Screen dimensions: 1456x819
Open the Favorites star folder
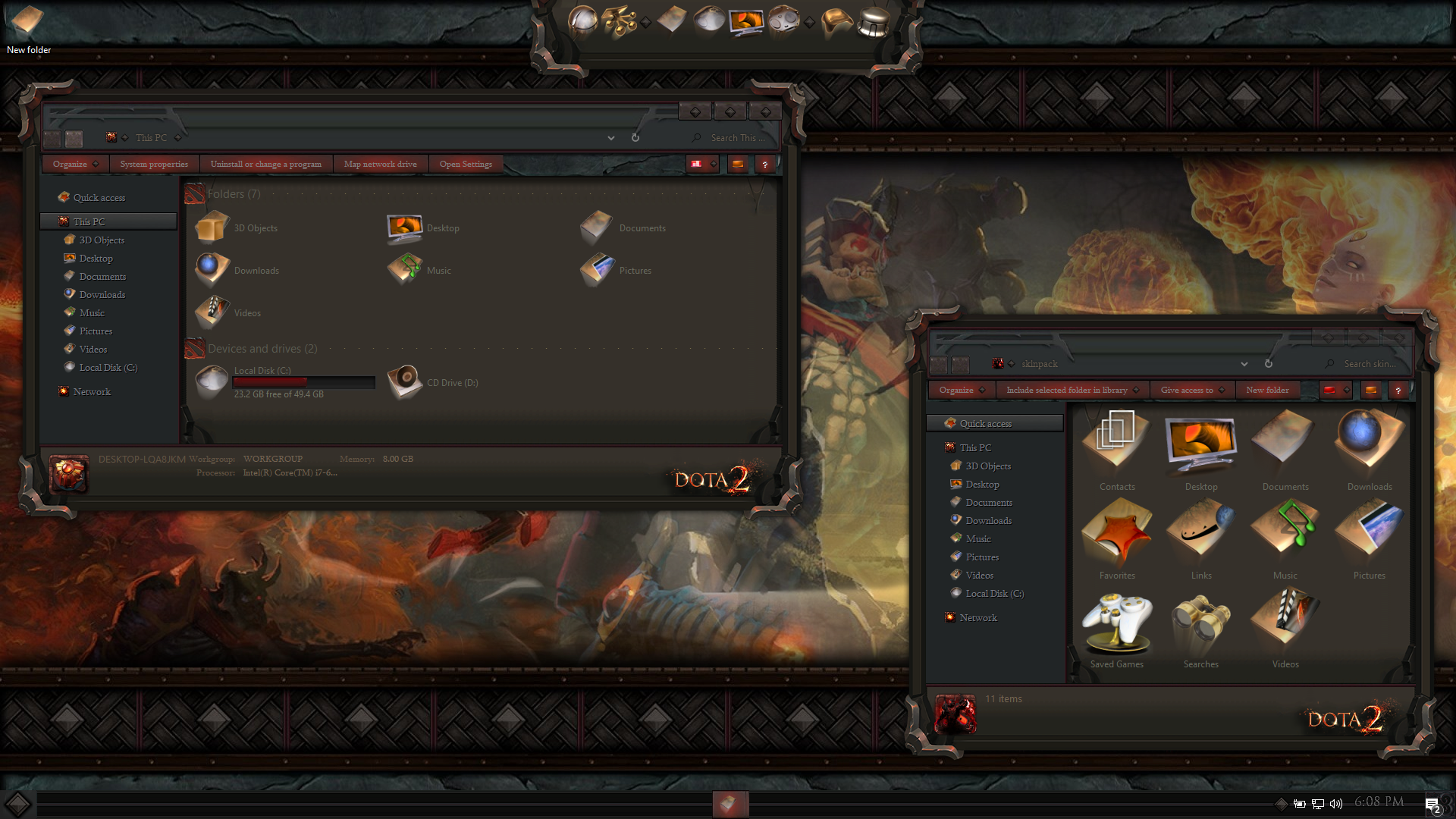[x=1117, y=538]
